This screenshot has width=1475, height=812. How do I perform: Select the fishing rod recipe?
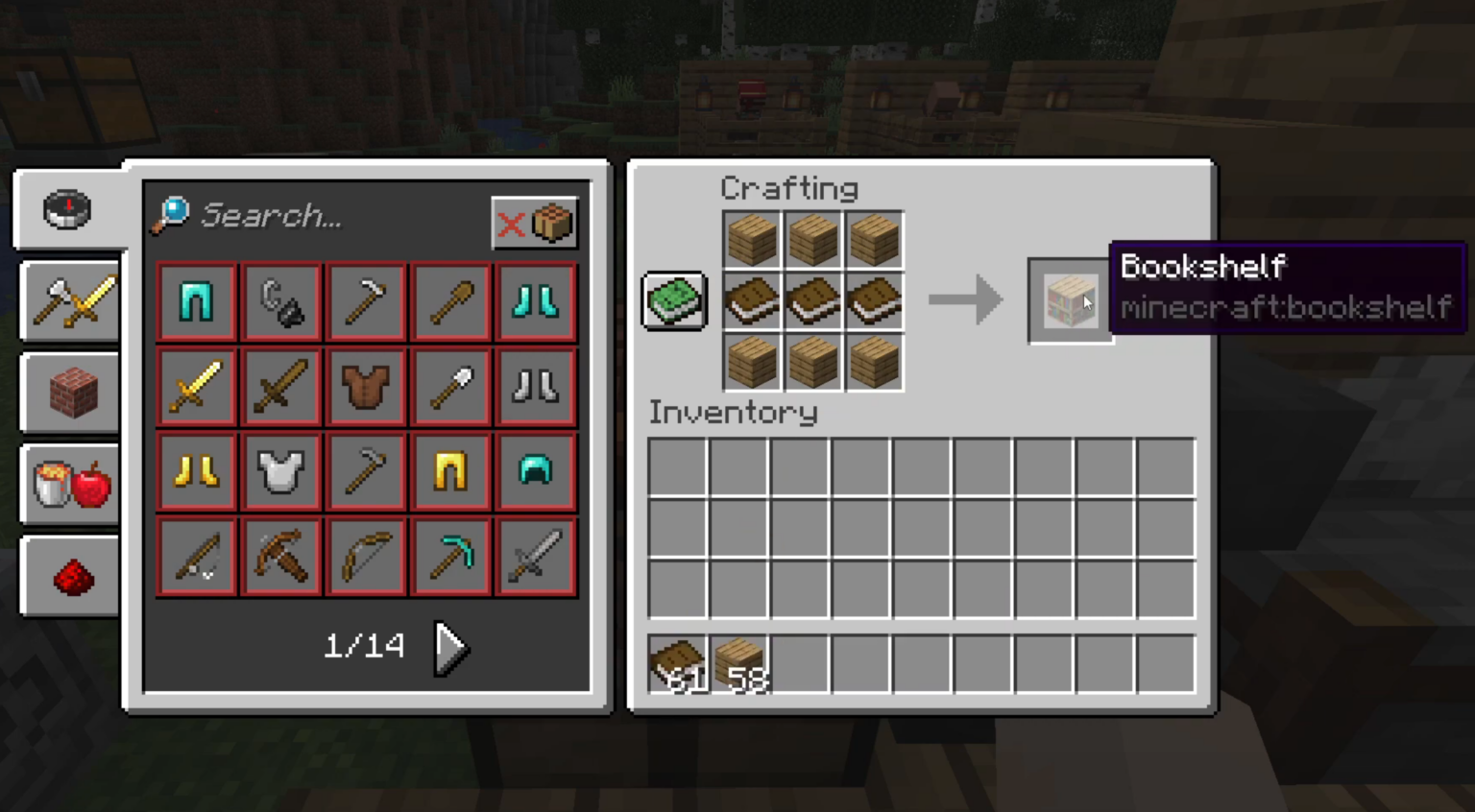point(196,557)
